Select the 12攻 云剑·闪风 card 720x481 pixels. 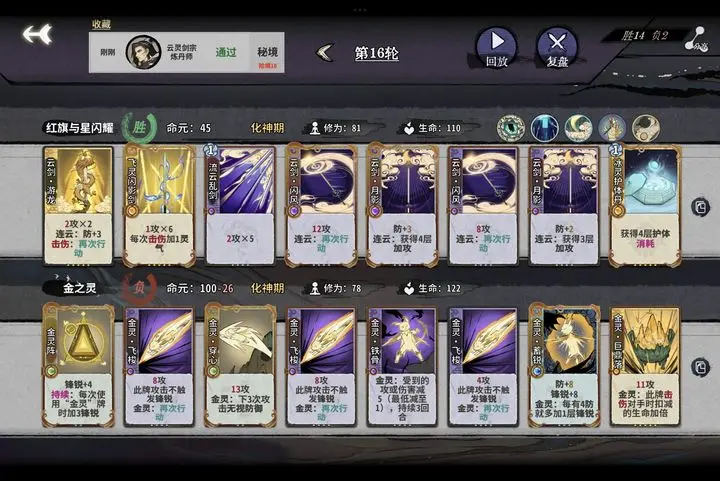tap(321, 205)
